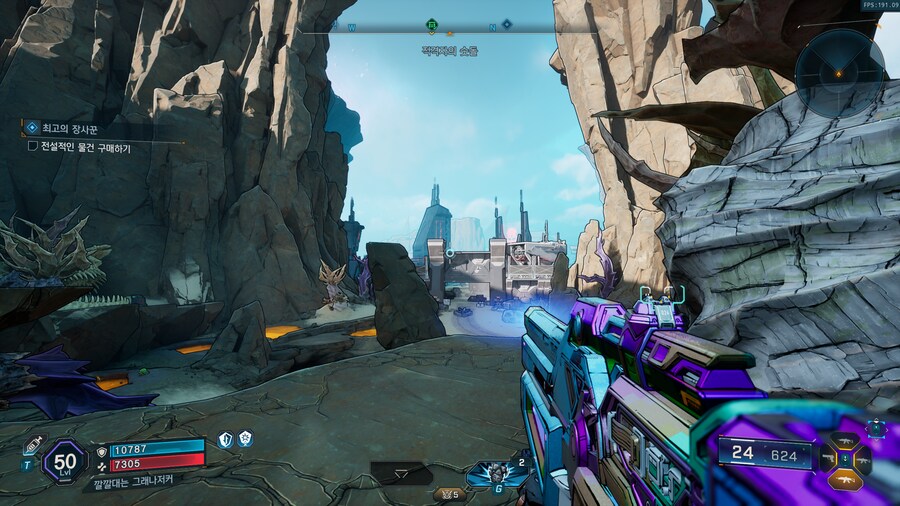900x506 pixels.
Task: Click the star badge buff icon
Action: click(245, 439)
